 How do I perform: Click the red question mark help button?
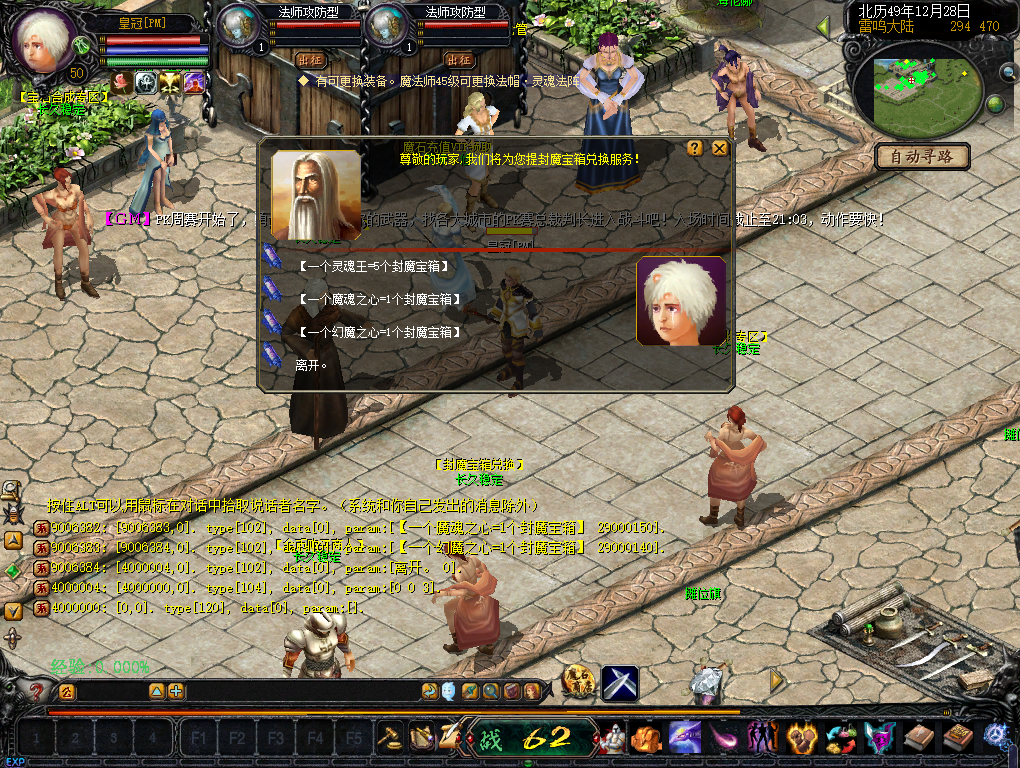tap(37, 691)
